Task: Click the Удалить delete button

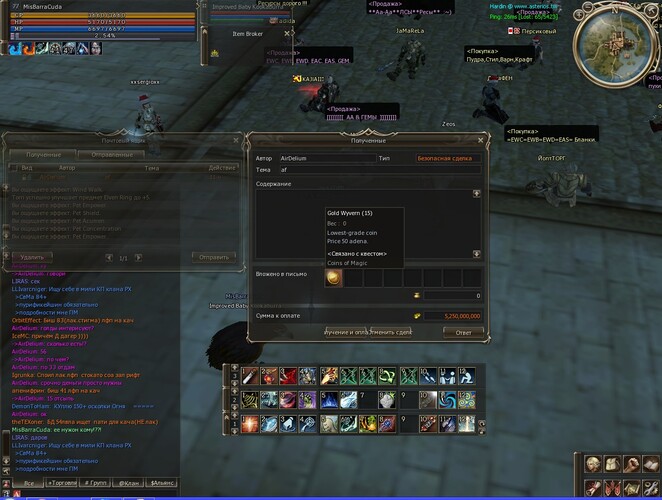Action: [x=31, y=257]
